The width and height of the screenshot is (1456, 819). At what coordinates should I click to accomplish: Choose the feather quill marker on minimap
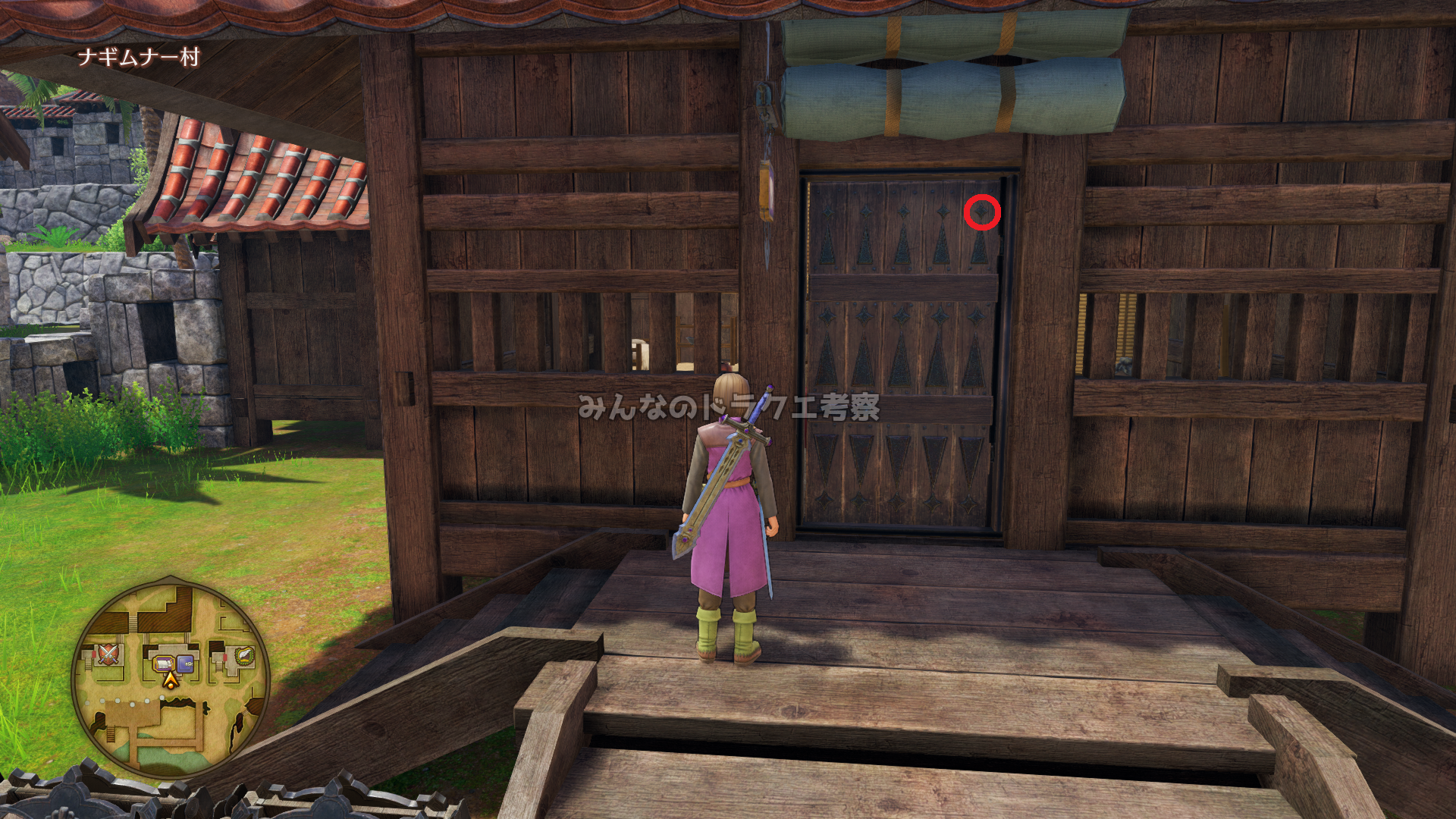point(243,655)
